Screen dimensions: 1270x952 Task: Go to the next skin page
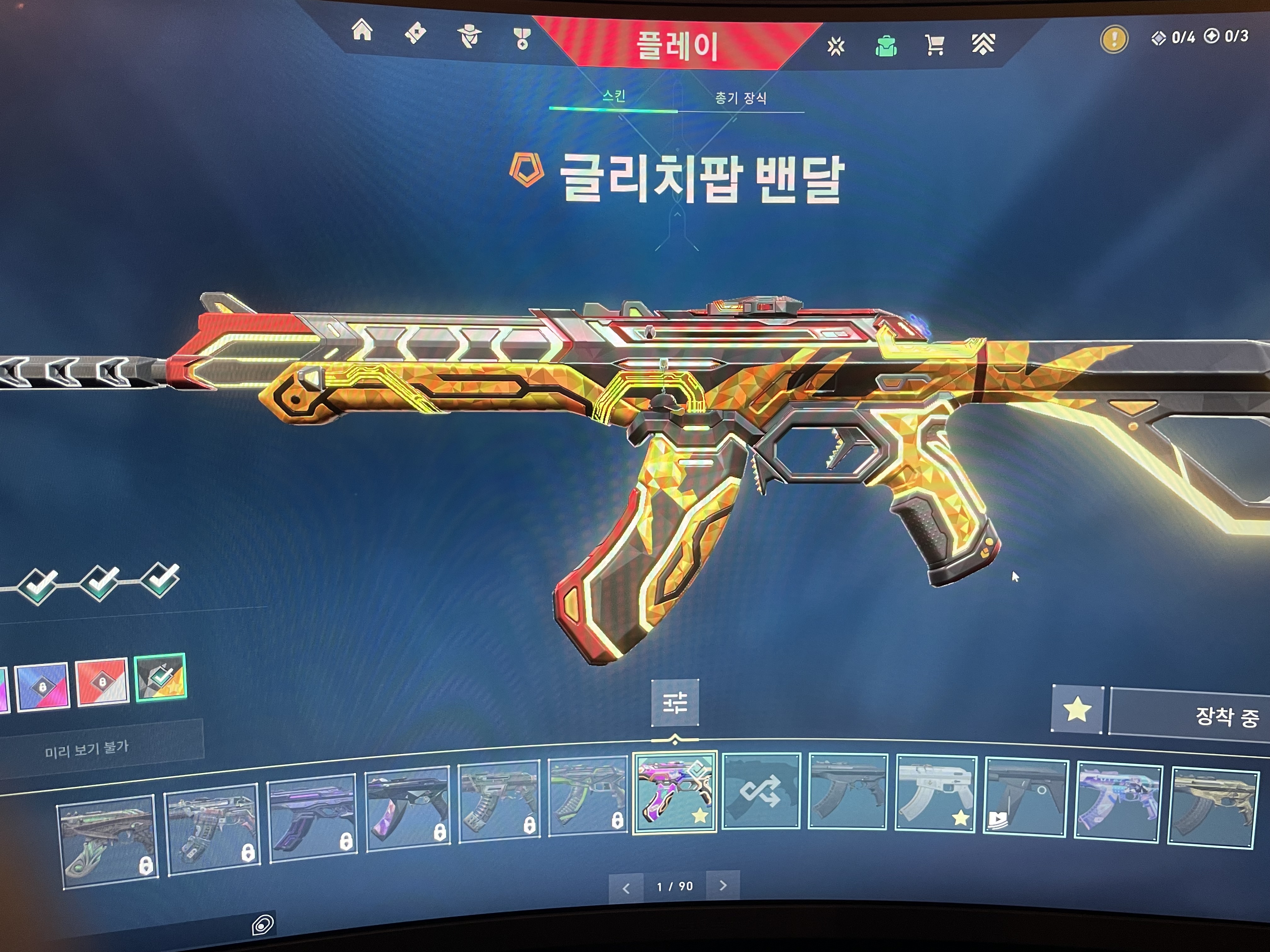[723, 886]
